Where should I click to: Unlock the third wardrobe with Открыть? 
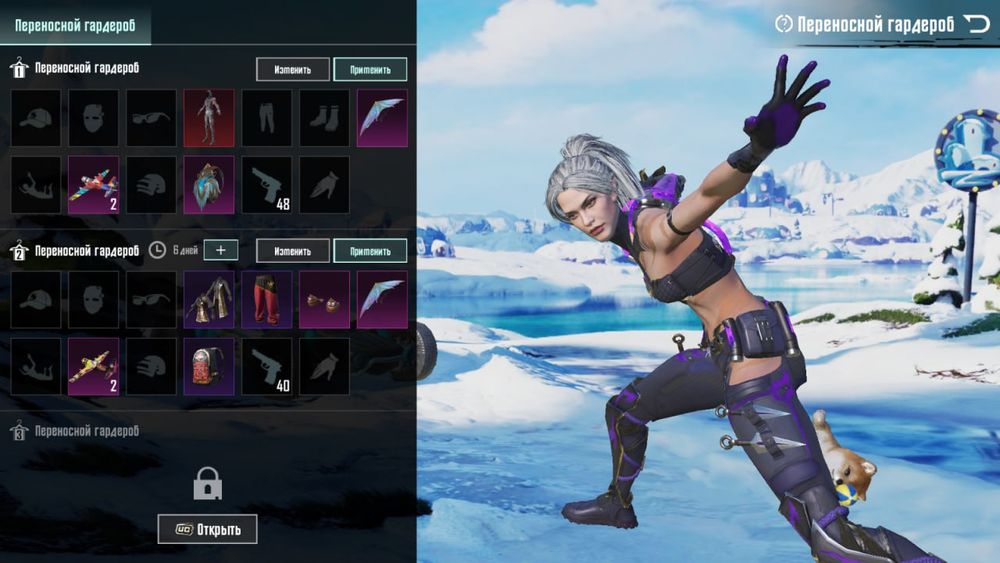coord(207,529)
